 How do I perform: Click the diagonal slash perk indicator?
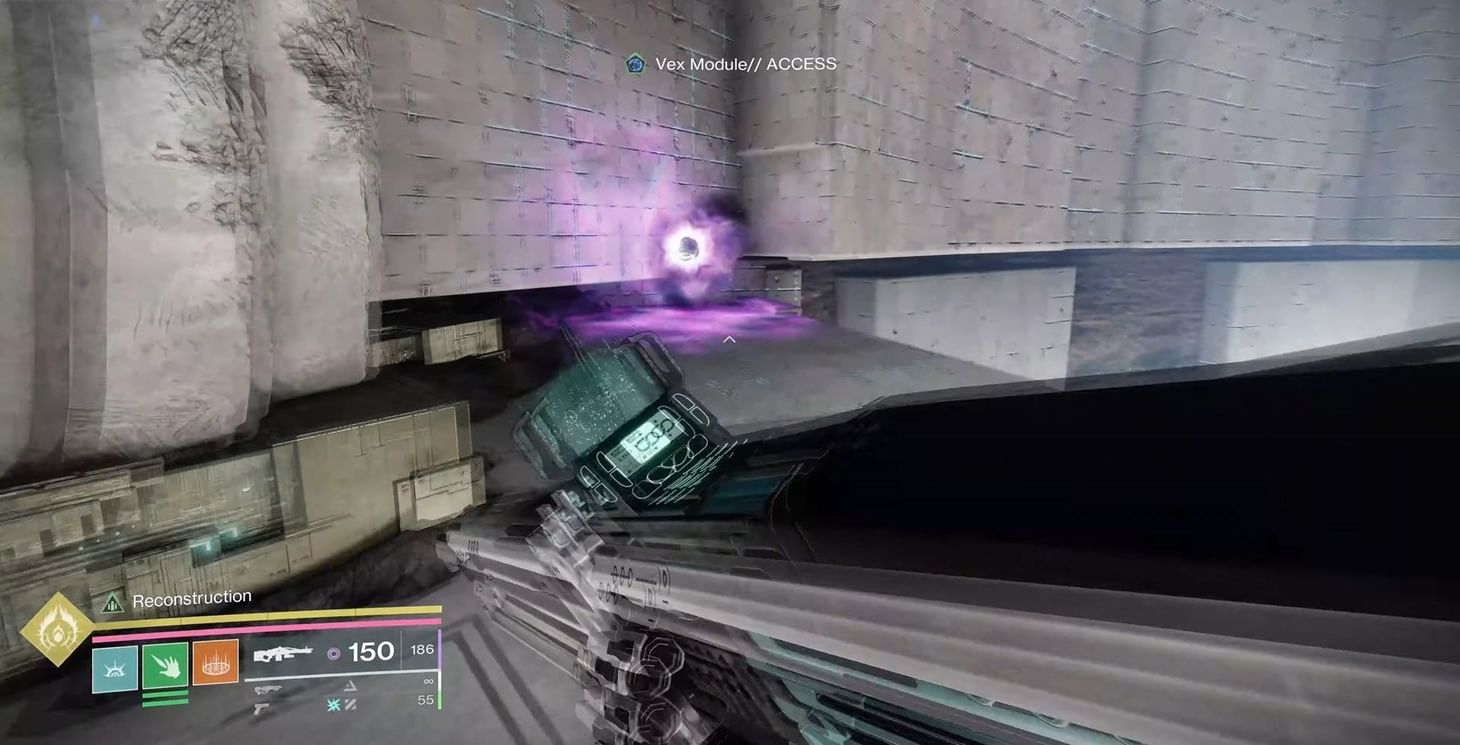click(351, 705)
